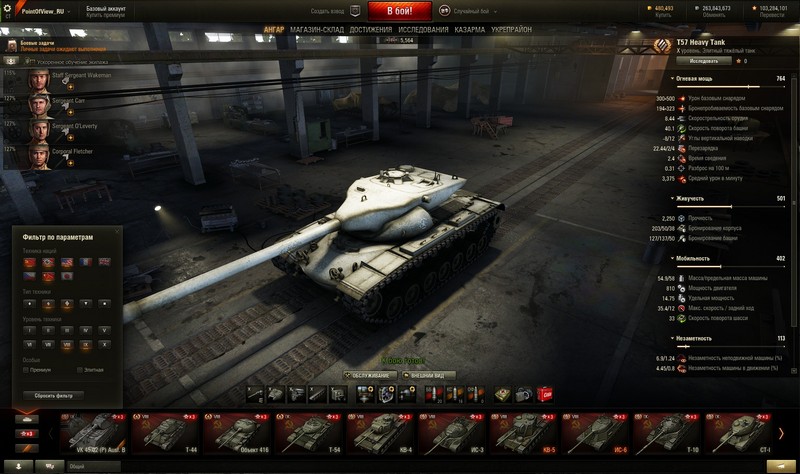Start battle with the red В бой! button

400,11
